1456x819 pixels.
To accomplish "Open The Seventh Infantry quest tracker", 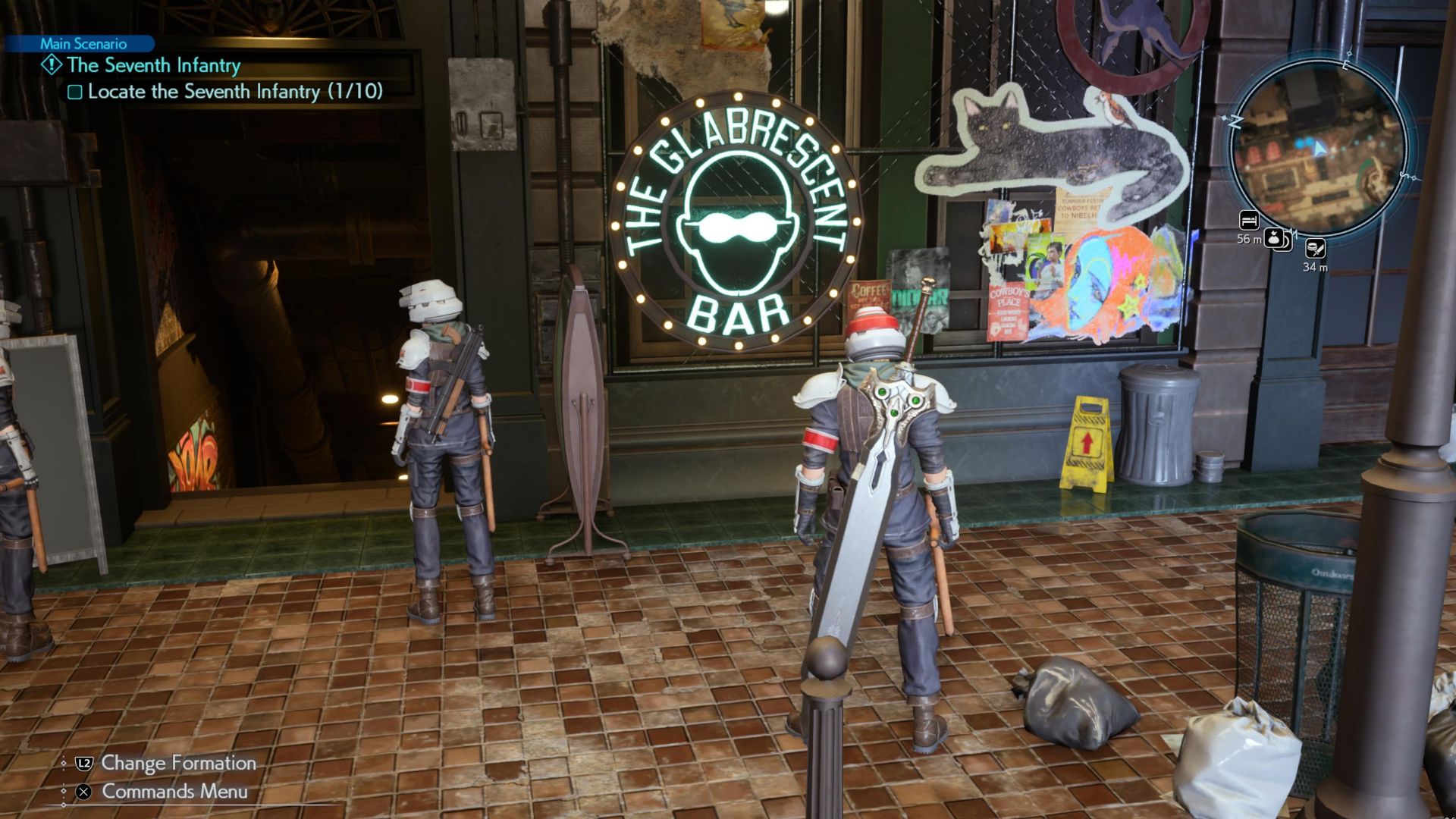I will (153, 66).
